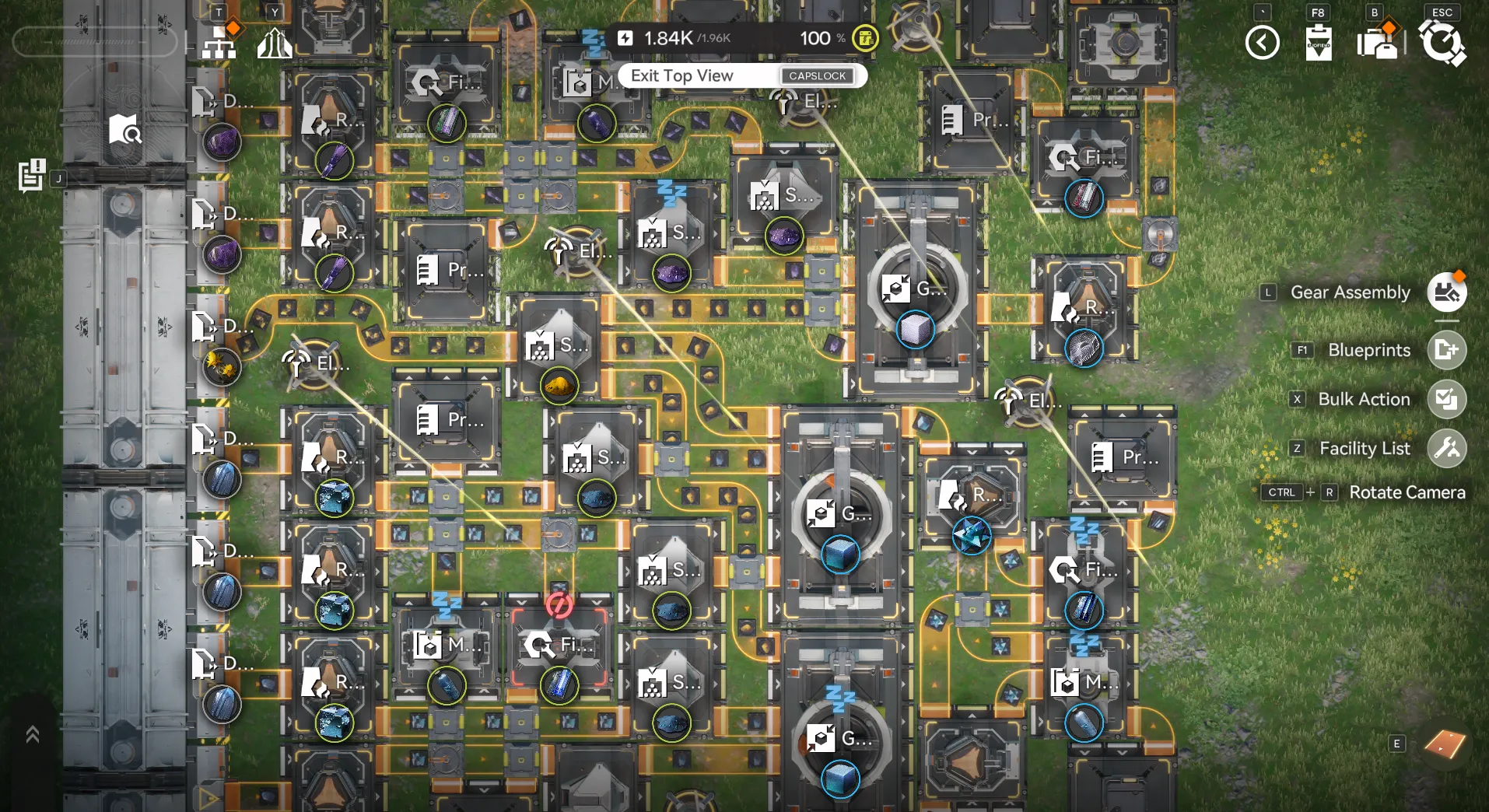This screenshot has width=1489, height=812.
Task: Show the Facility List
Action: coord(1446,449)
